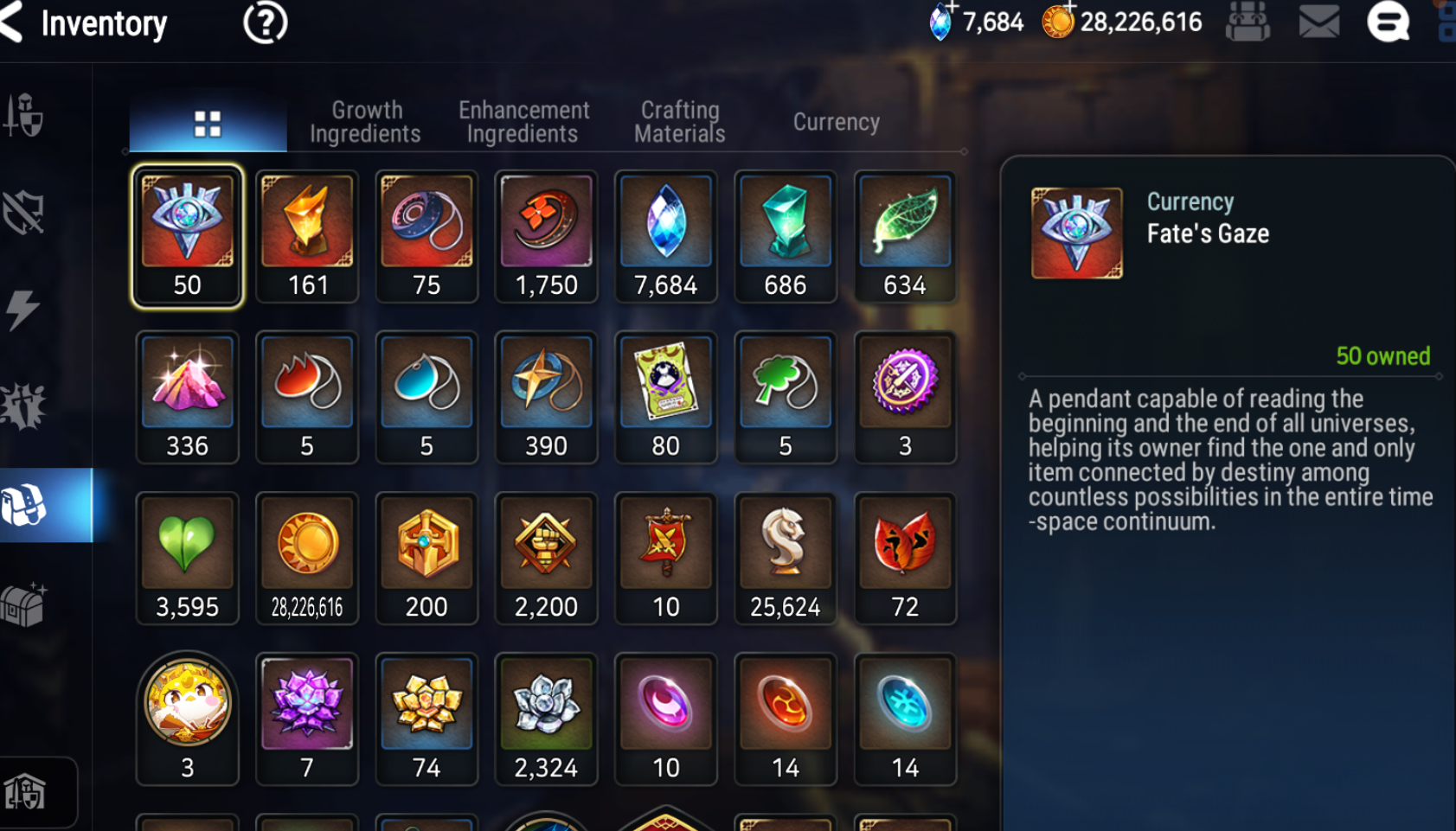Image resolution: width=1456 pixels, height=831 pixels.
Task: Choose the gold coin slot showing 28,226,616
Action: [x=307, y=558]
